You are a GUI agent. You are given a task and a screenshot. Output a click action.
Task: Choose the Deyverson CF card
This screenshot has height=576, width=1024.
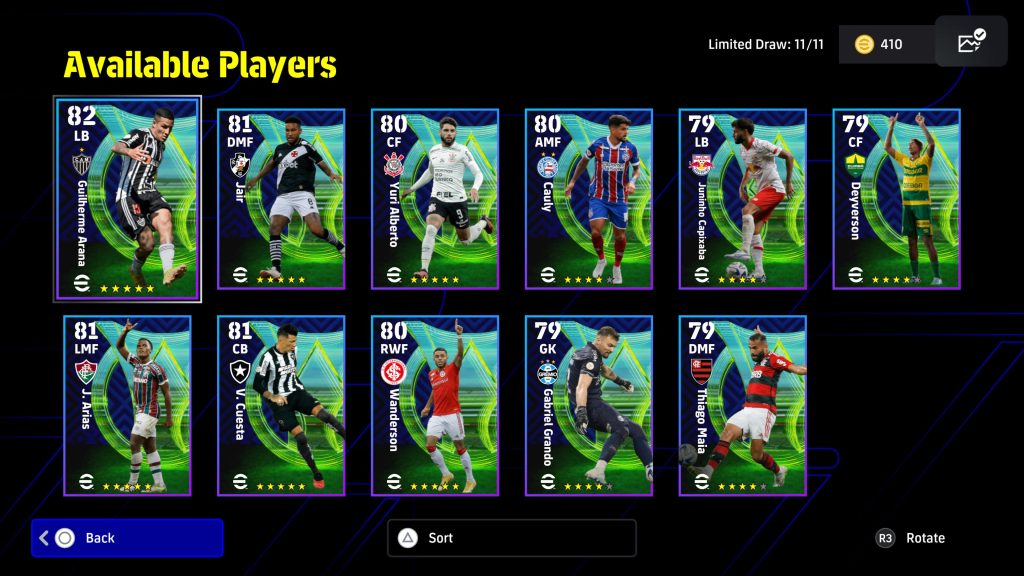click(x=897, y=198)
